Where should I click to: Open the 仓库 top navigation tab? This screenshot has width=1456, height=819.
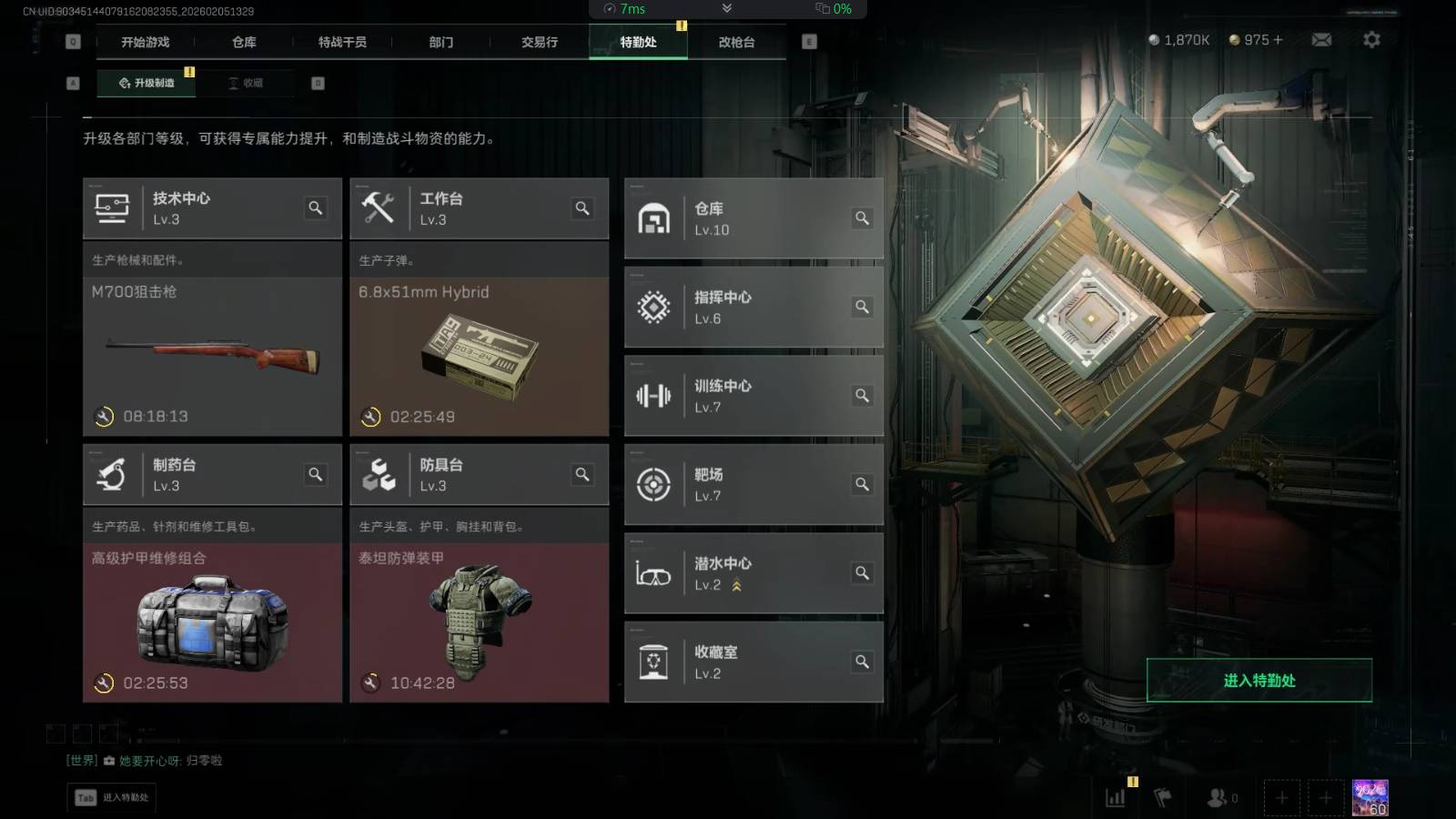[x=244, y=42]
